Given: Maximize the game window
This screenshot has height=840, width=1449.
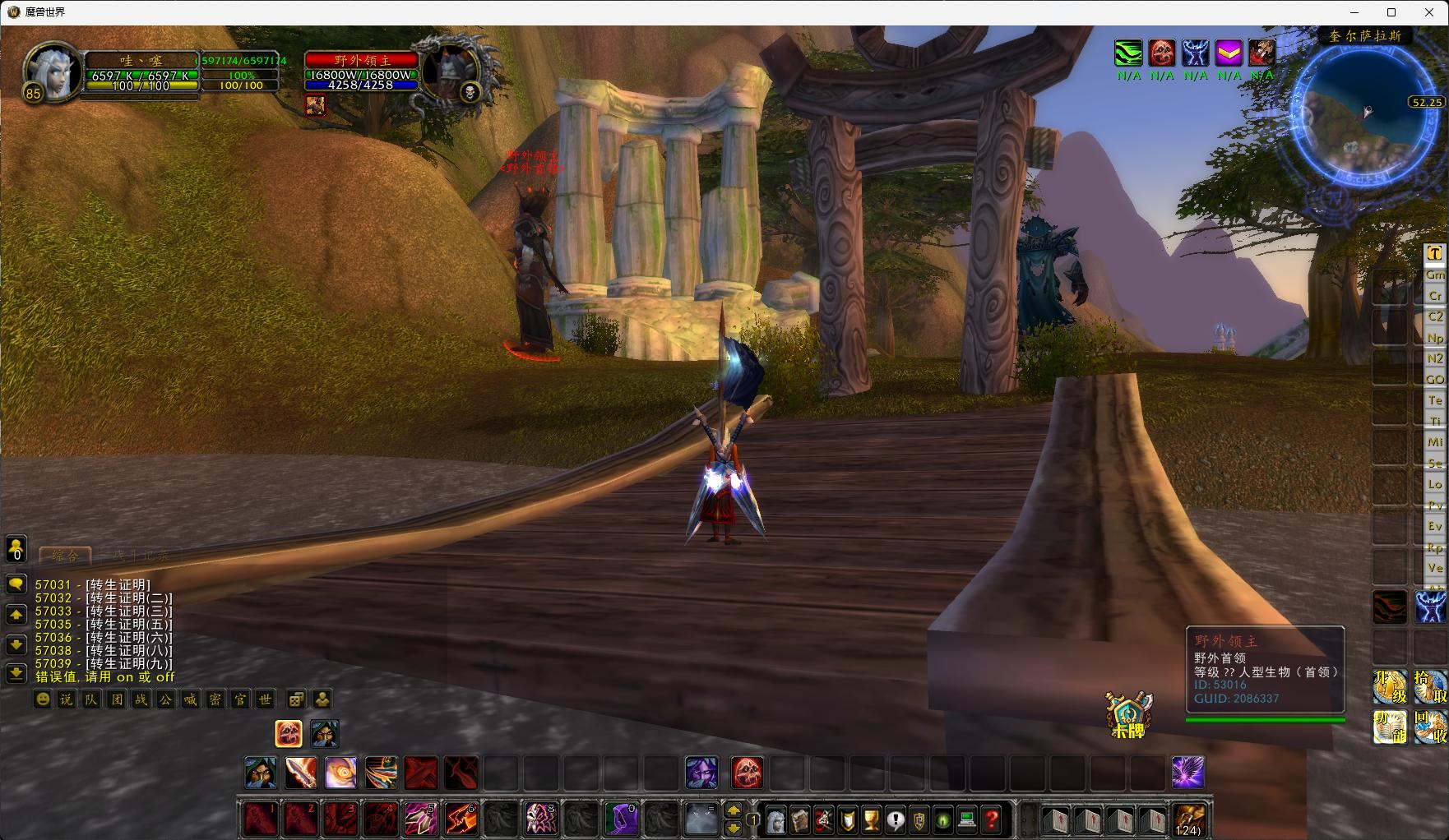Looking at the screenshot, I should coord(1391,12).
